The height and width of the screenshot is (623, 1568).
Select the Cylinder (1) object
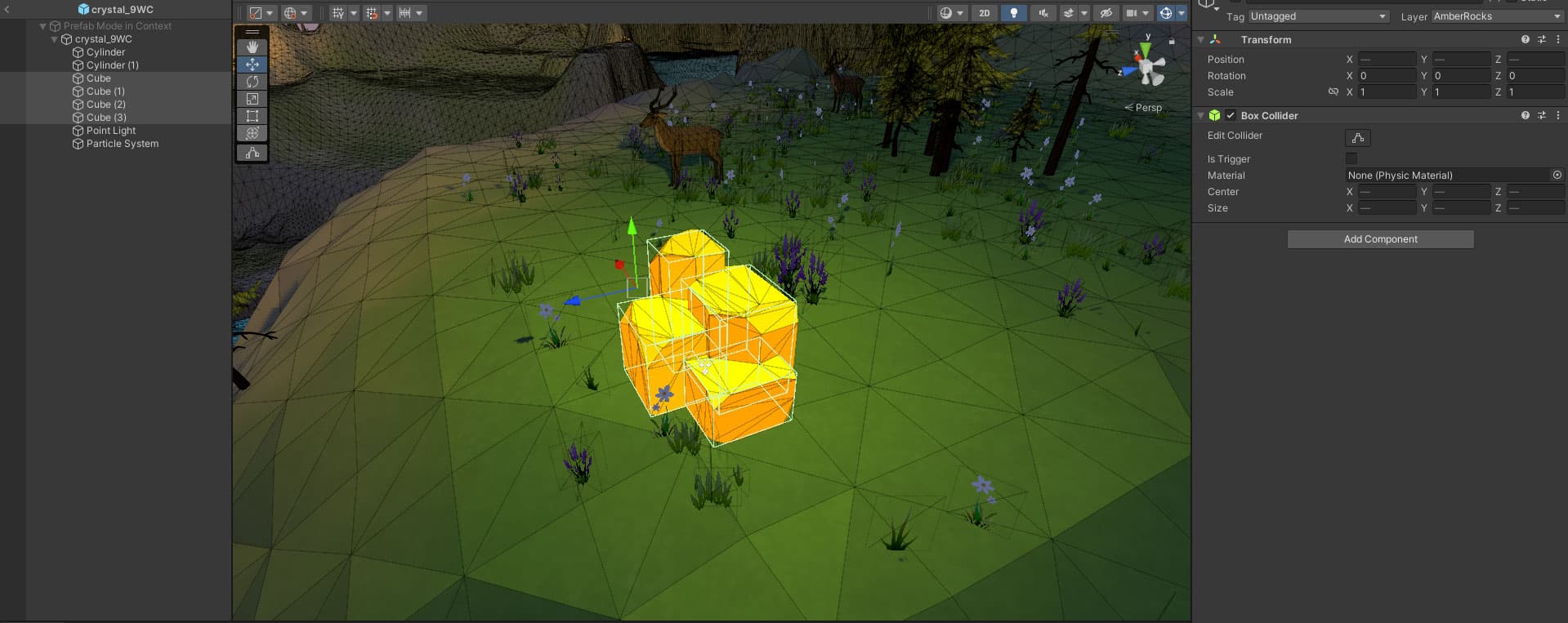click(112, 65)
